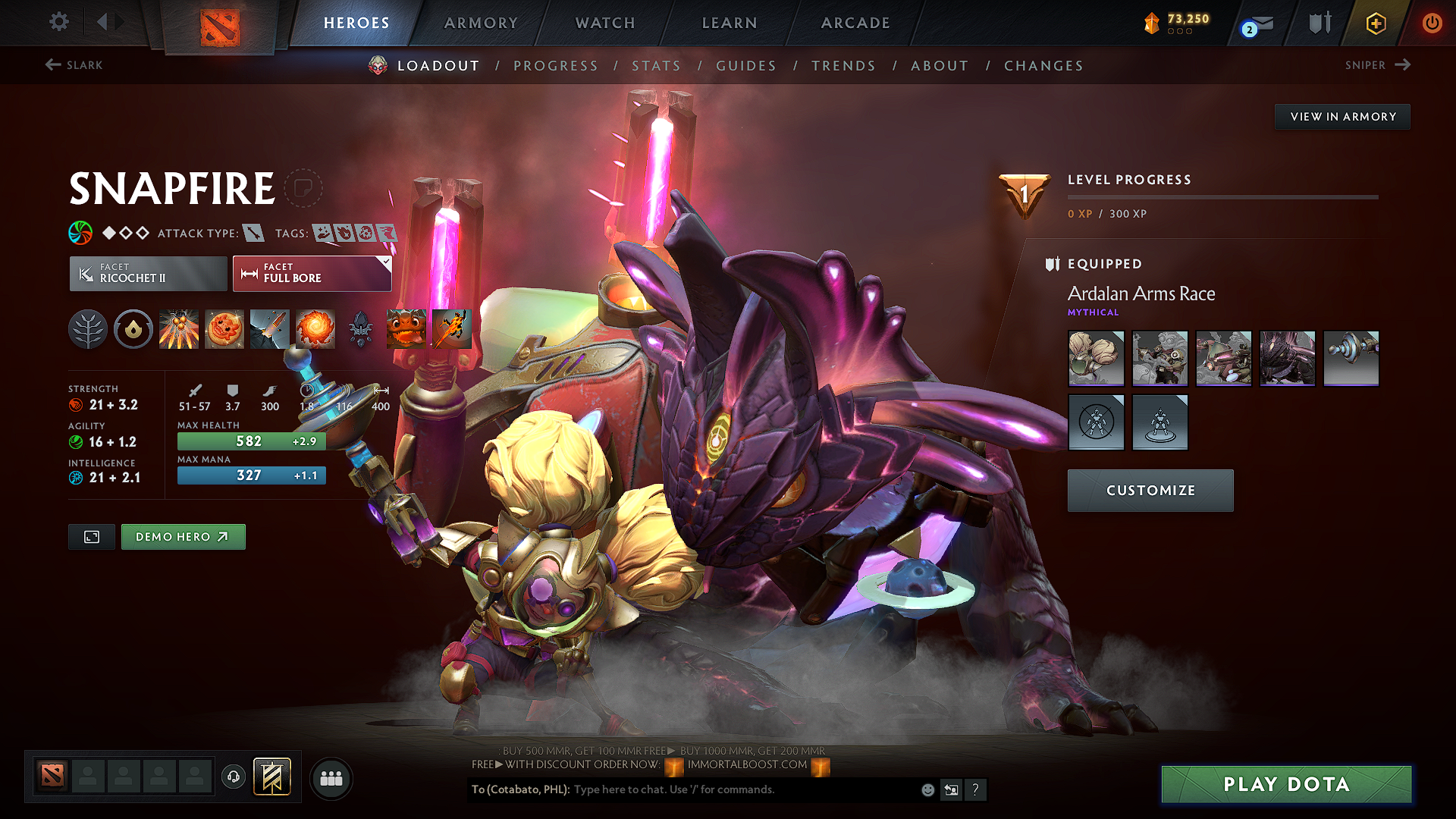Image resolution: width=1456 pixels, height=819 pixels.
Task: Select the Scatterblast ability icon
Action: point(179,329)
